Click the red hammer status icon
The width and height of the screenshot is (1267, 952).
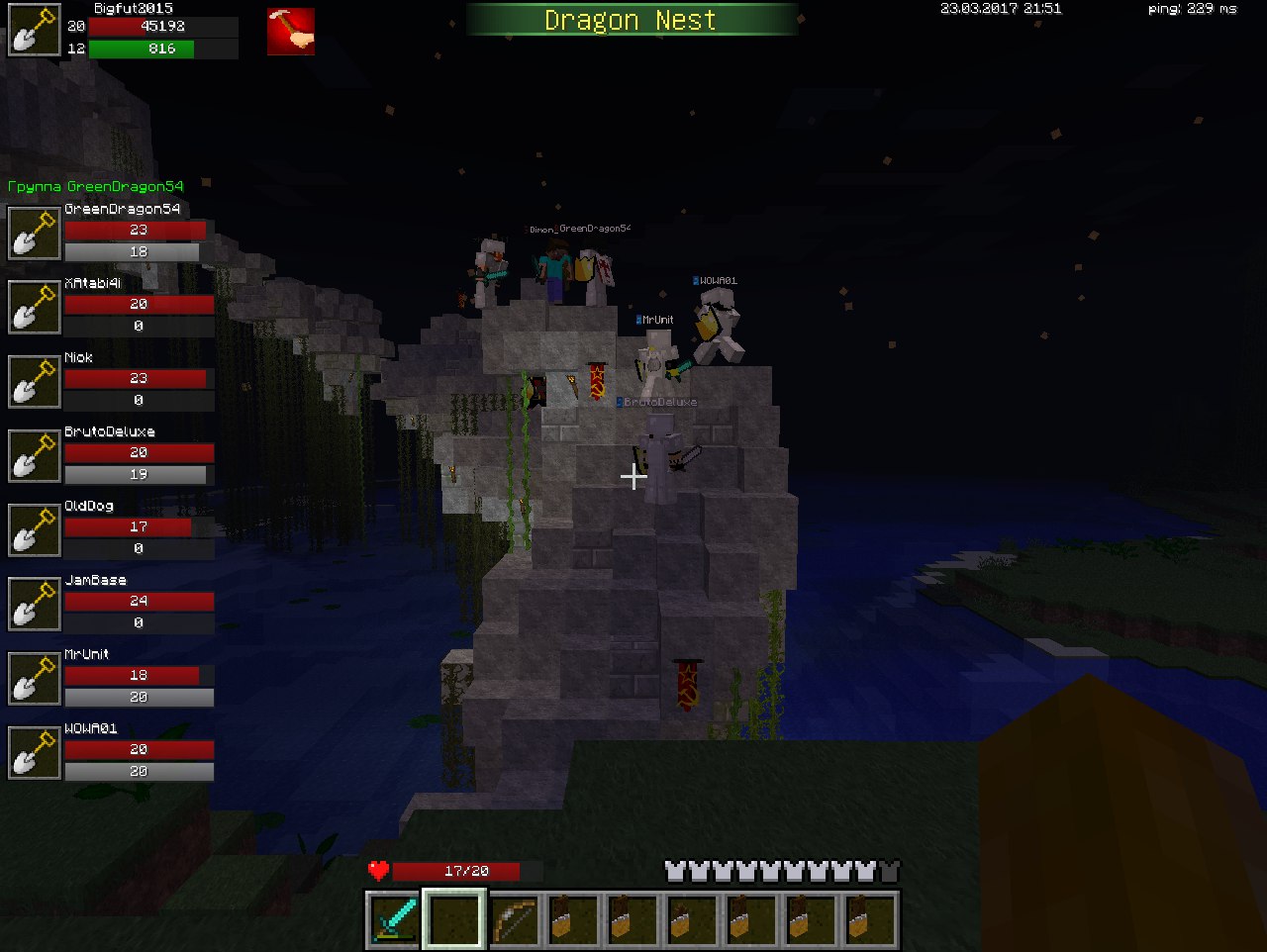[x=290, y=32]
